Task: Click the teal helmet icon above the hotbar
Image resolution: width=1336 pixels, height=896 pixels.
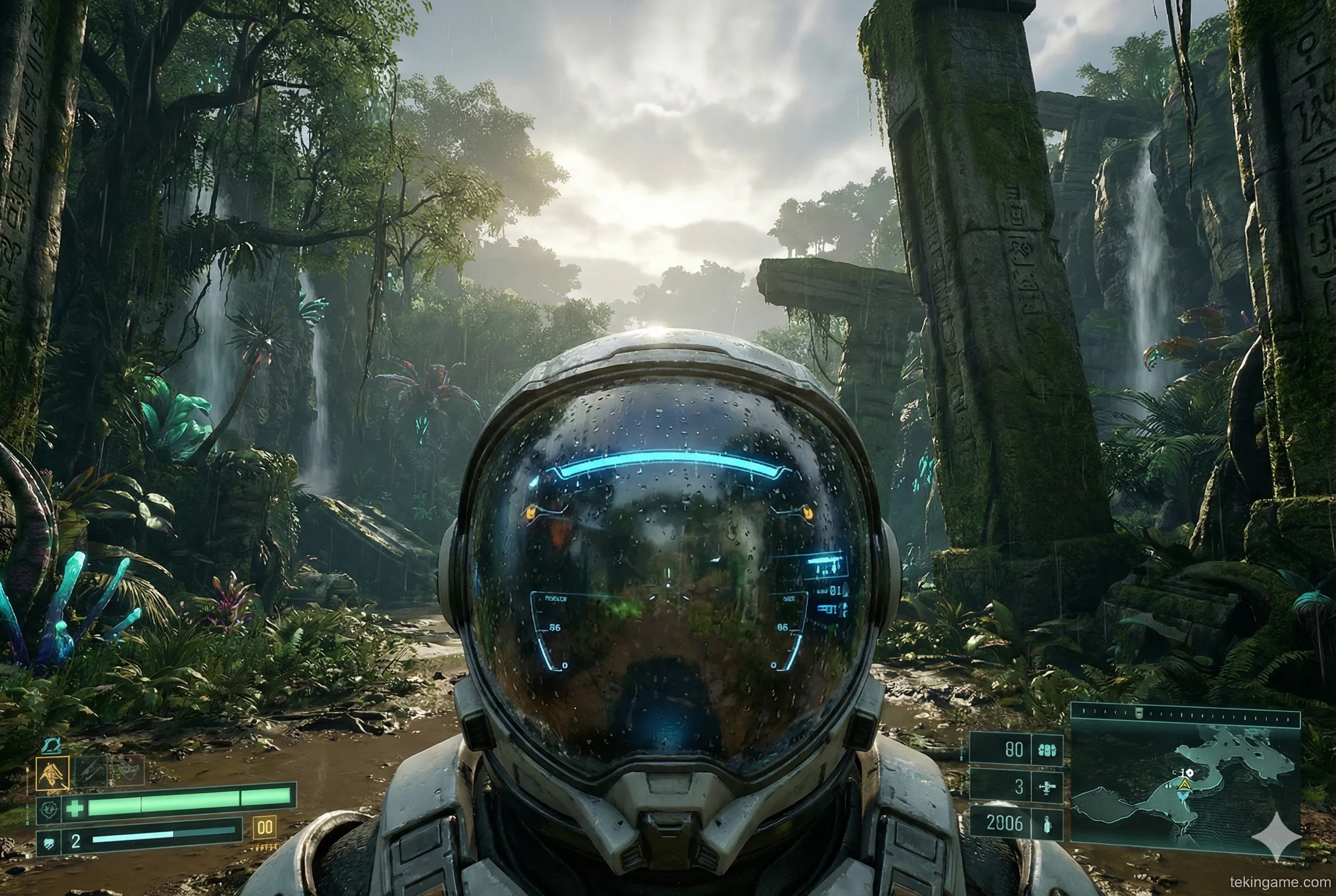Action: (52, 745)
